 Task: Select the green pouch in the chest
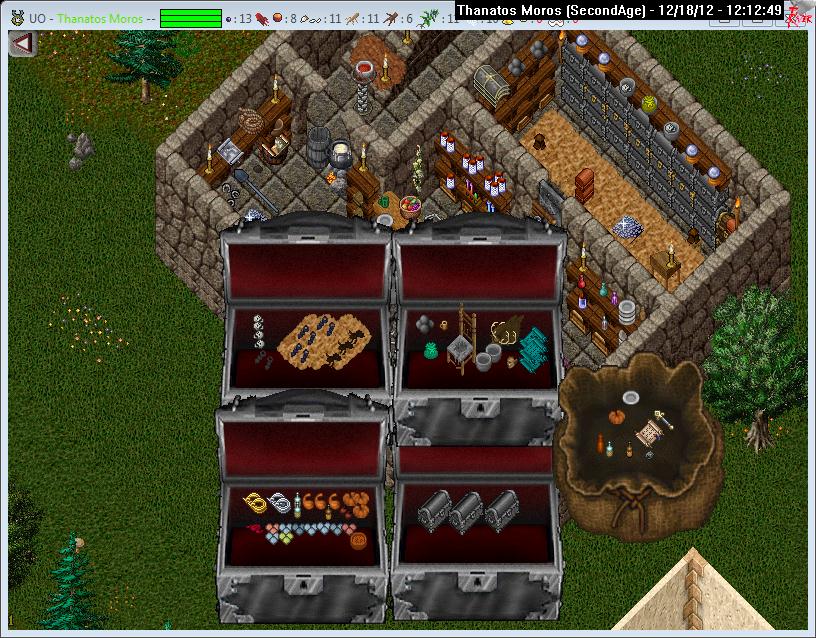click(433, 350)
